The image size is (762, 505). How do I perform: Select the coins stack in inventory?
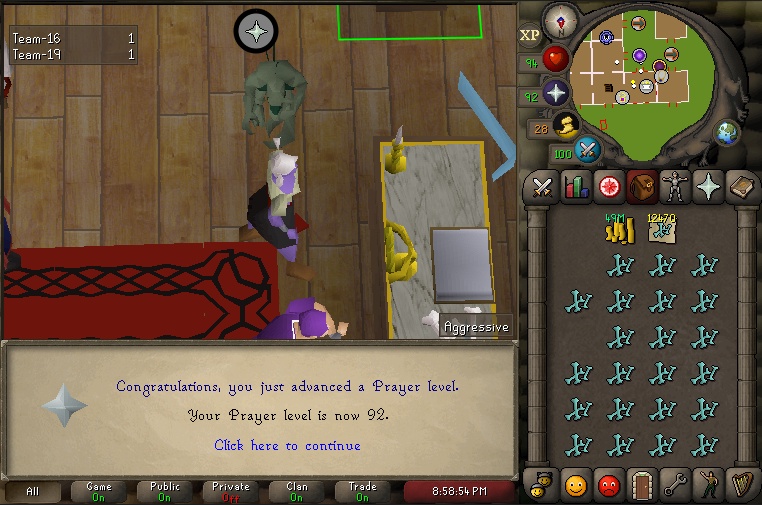(619, 230)
